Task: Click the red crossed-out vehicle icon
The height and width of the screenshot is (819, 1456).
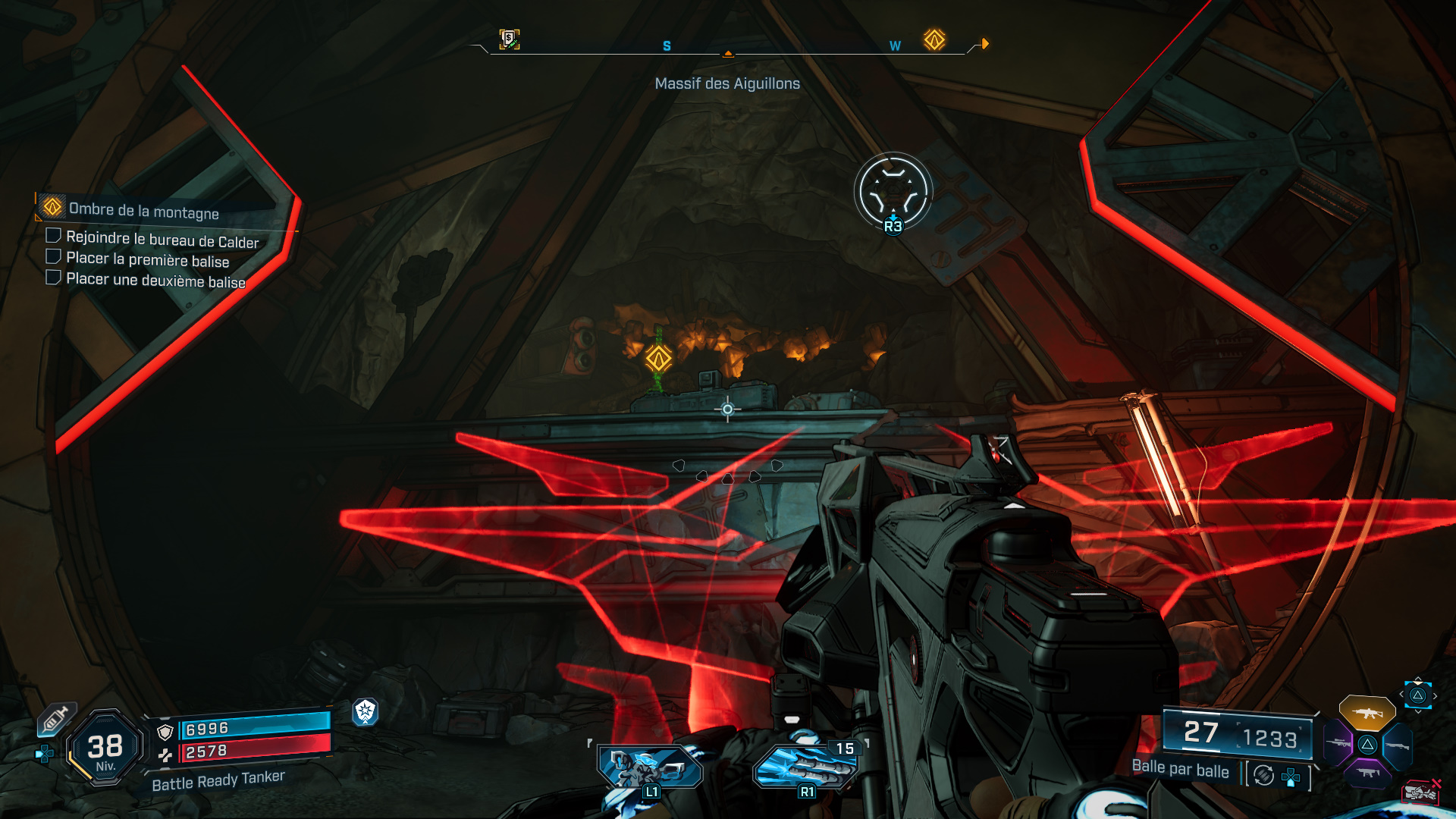Action: click(x=1420, y=792)
